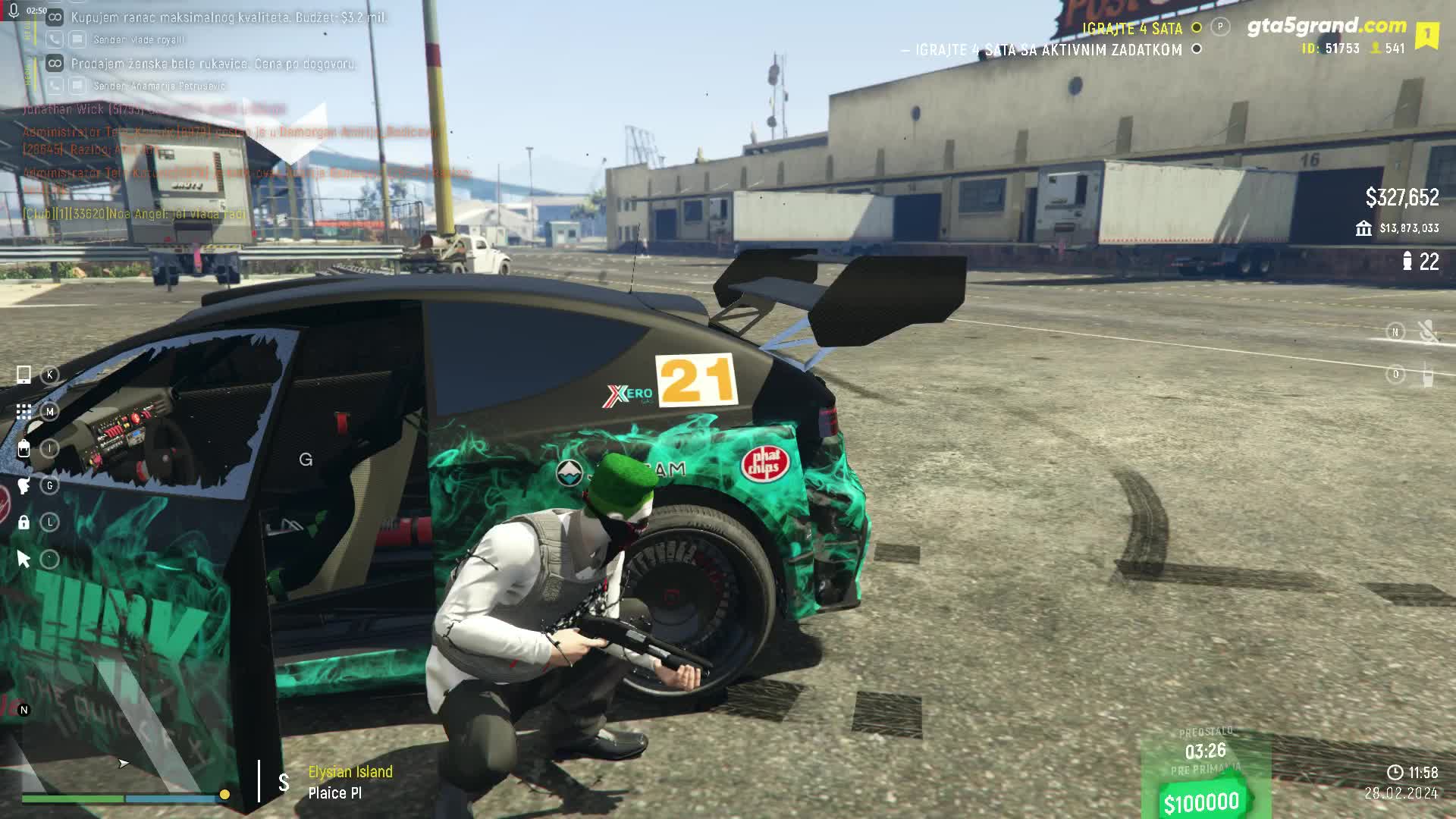This screenshot has height=819, width=1456.
Task: Click the minimap in the corner
Action: pyautogui.click(x=121, y=751)
